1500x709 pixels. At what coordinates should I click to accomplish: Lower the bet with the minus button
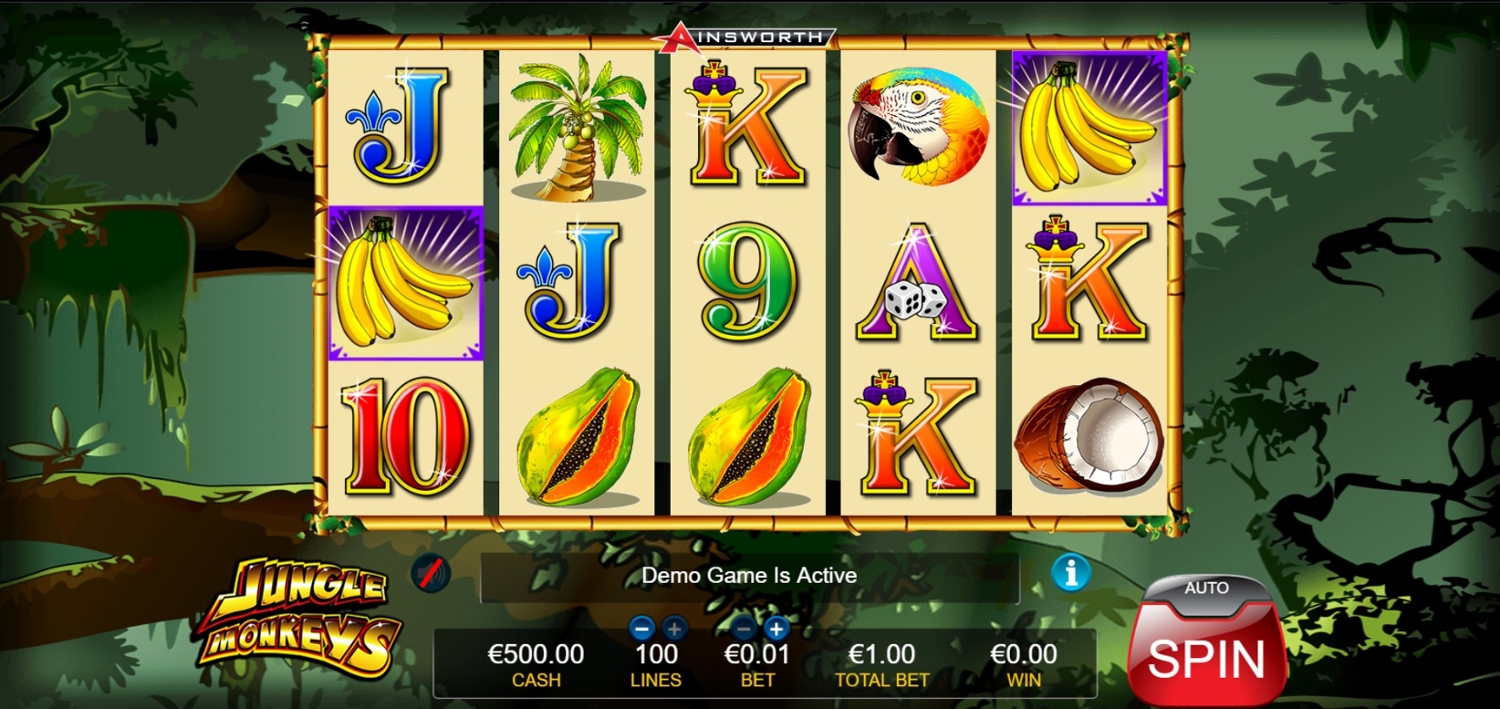click(743, 628)
